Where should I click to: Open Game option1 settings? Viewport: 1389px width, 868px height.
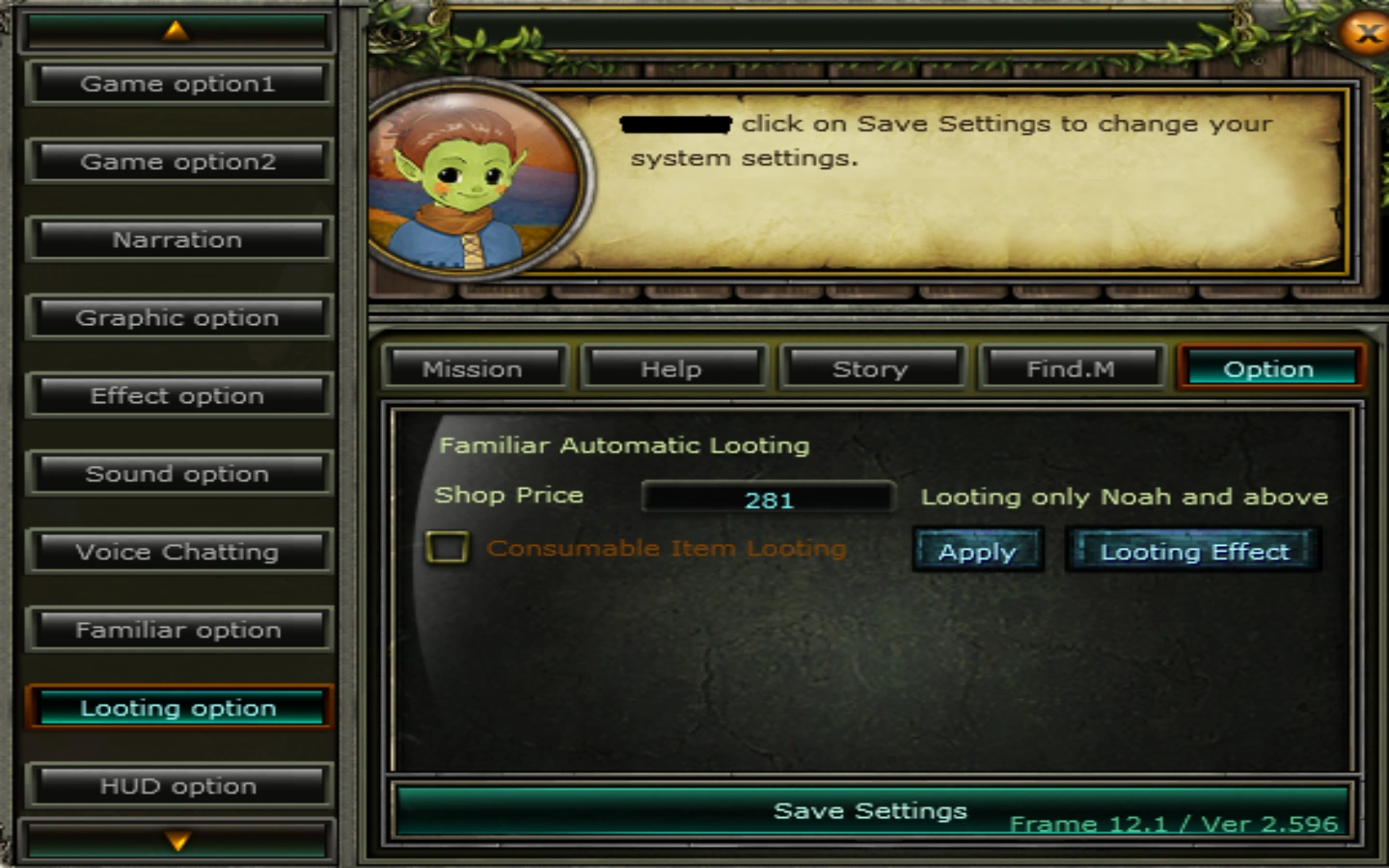pyautogui.click(x=179, y=83)
